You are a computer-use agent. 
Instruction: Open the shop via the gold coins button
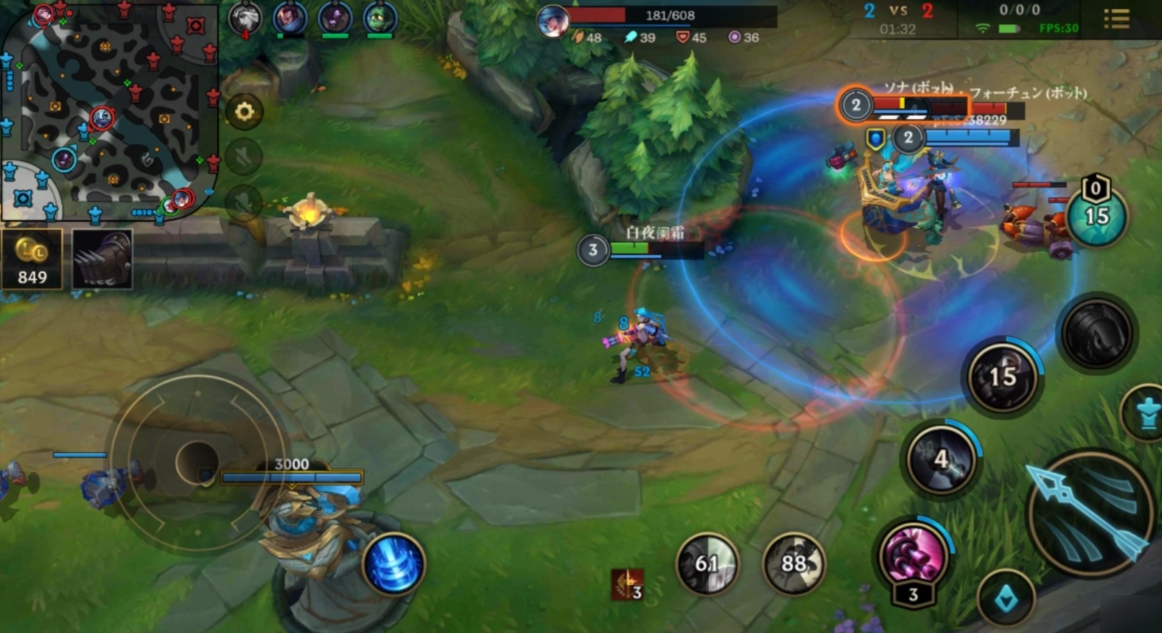[32, 259]
